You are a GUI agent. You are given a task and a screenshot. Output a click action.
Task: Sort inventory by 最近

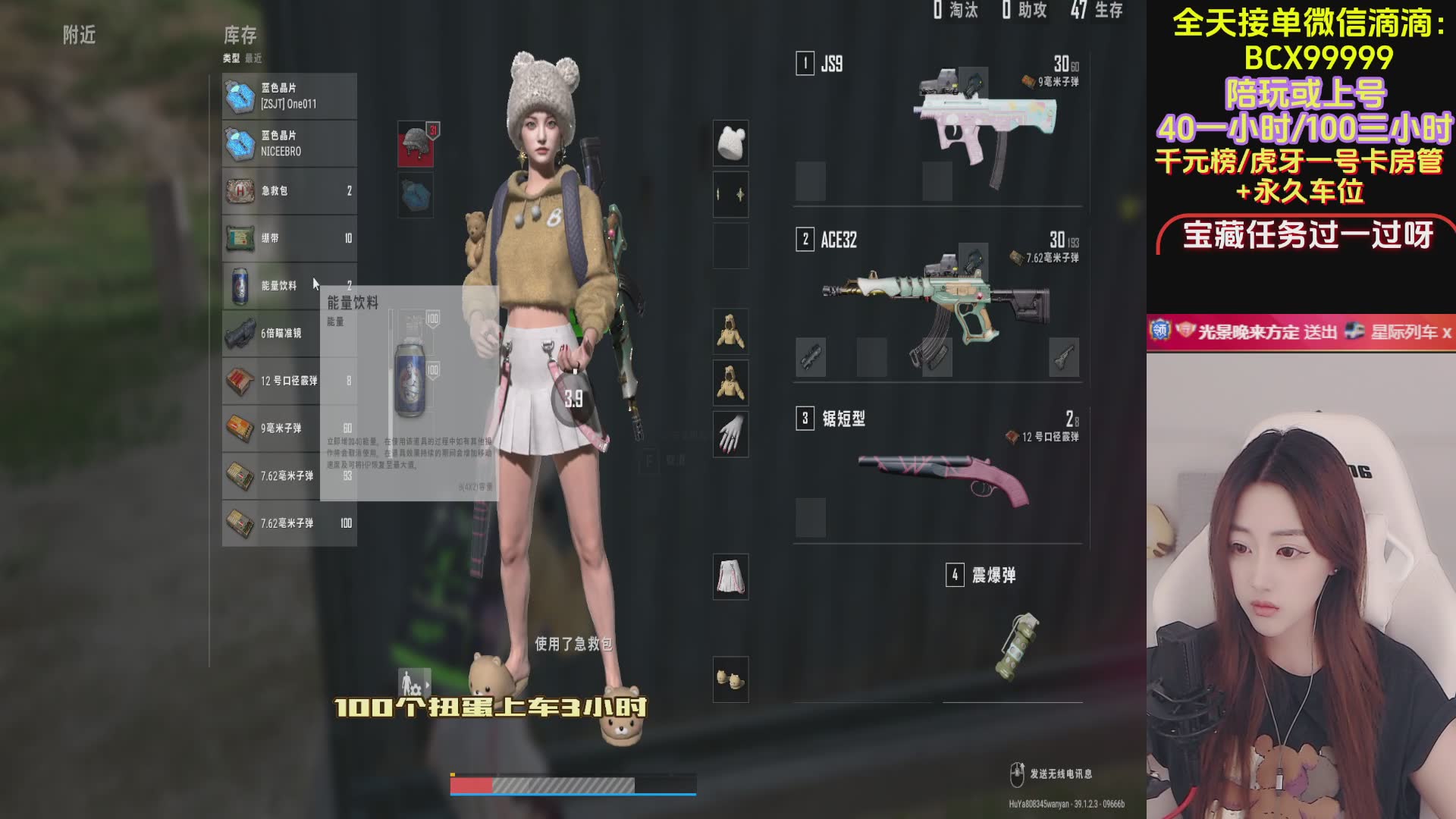(x=253, y=58)
